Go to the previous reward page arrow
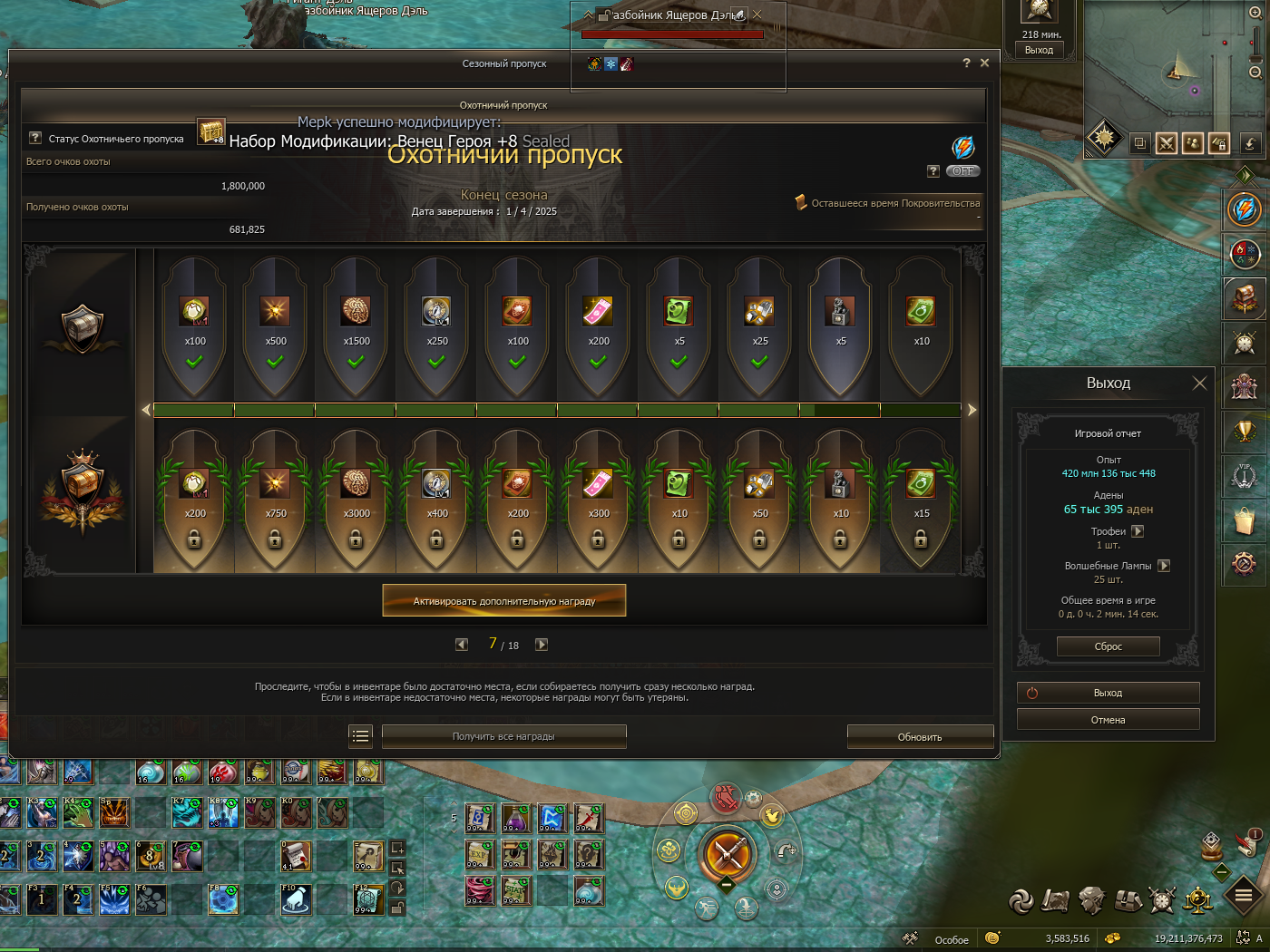1270x952 pixels. (462, 645)
